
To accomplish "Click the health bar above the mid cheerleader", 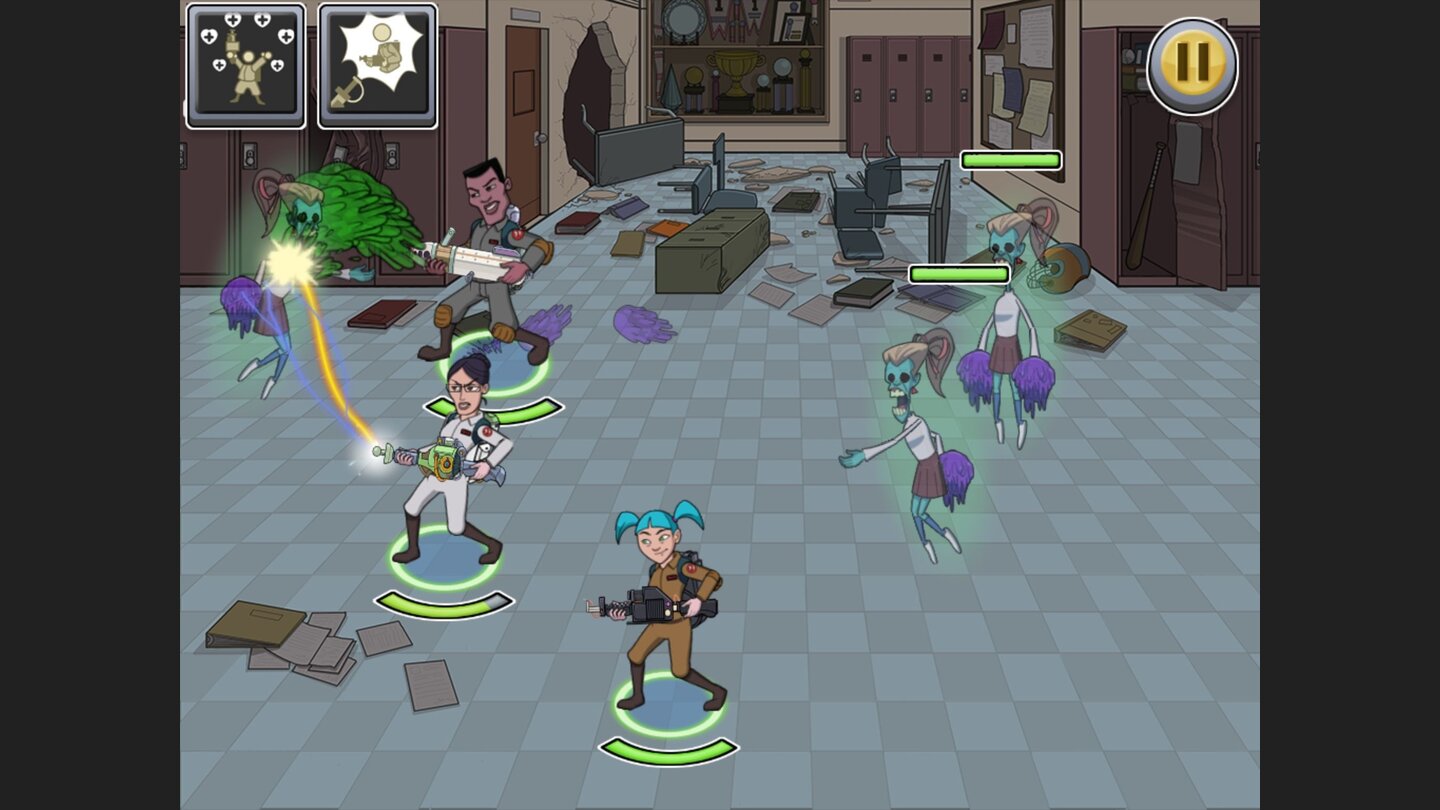I will coord(958,272).
